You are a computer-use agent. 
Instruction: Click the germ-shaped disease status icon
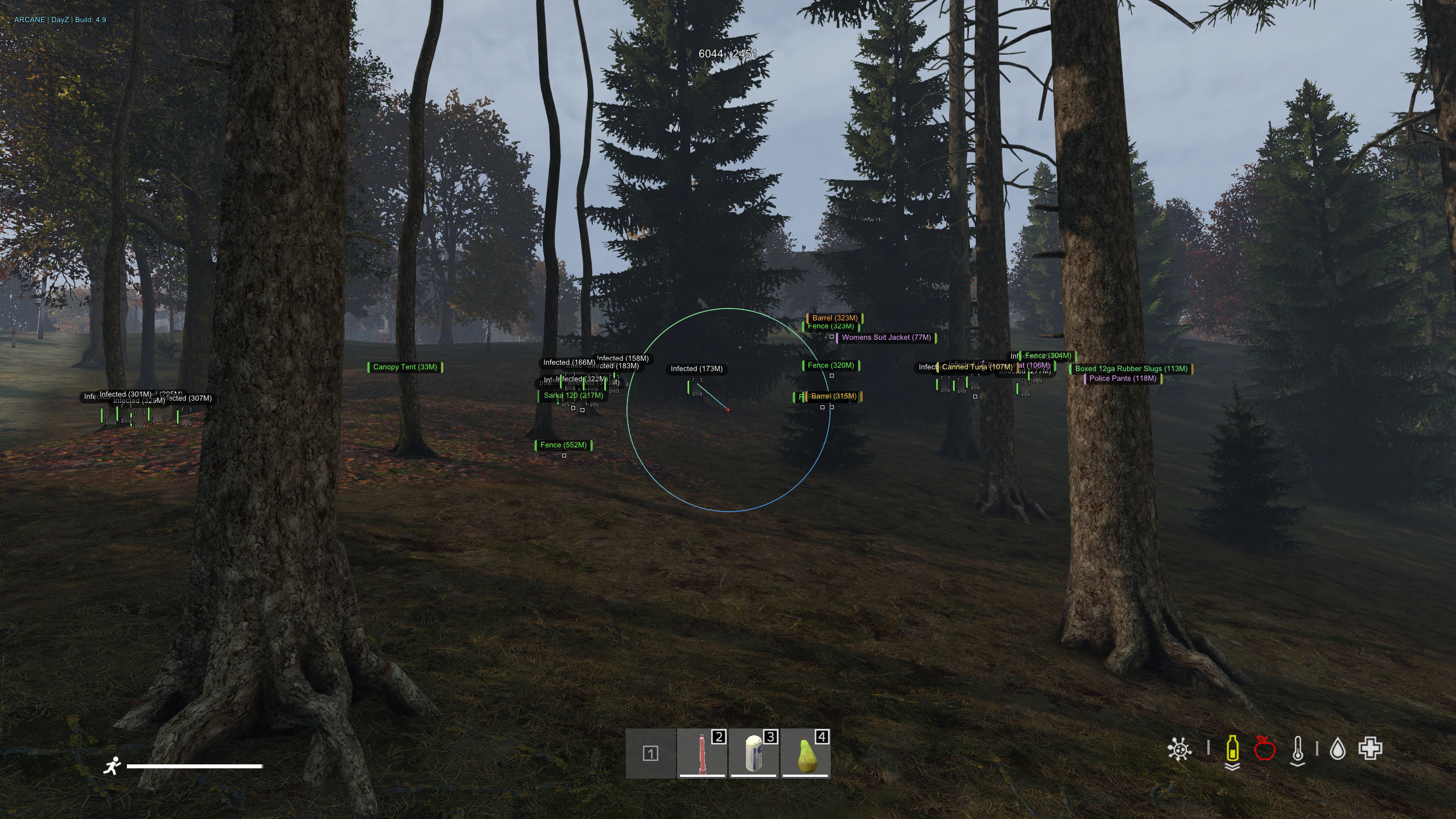pyautogui.click(x=1179, y=748)
